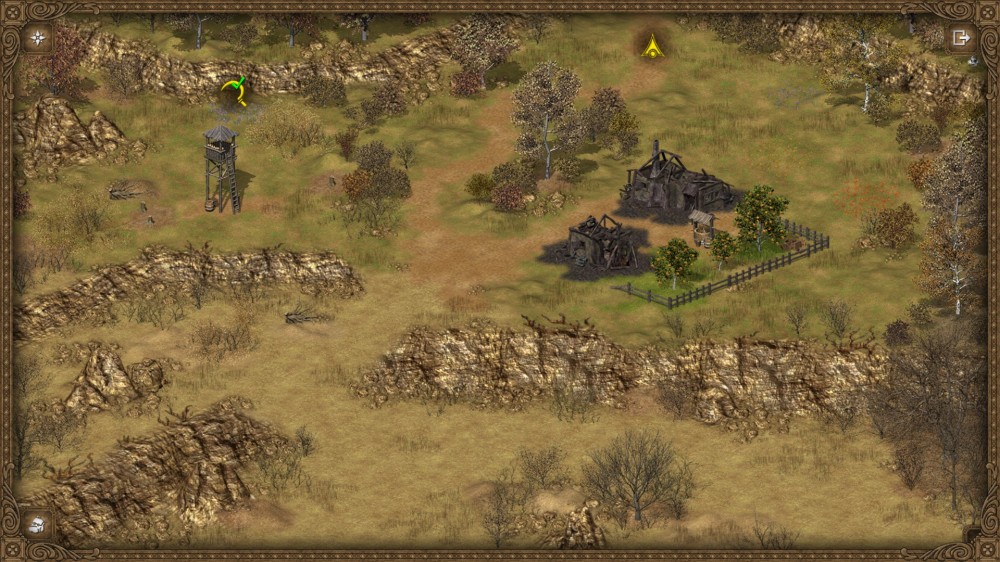1000x562 pixels.
Task: Open the compass map button
Action: pos(38,38)
